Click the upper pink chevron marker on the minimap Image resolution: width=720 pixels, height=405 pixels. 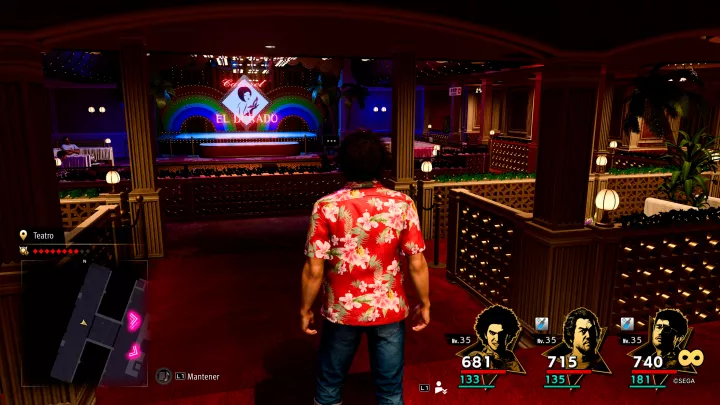coord(132,320)
